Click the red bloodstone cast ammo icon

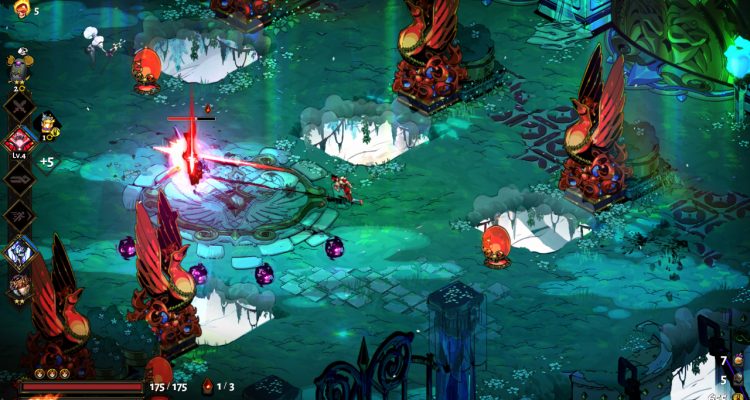coord(207,386)
